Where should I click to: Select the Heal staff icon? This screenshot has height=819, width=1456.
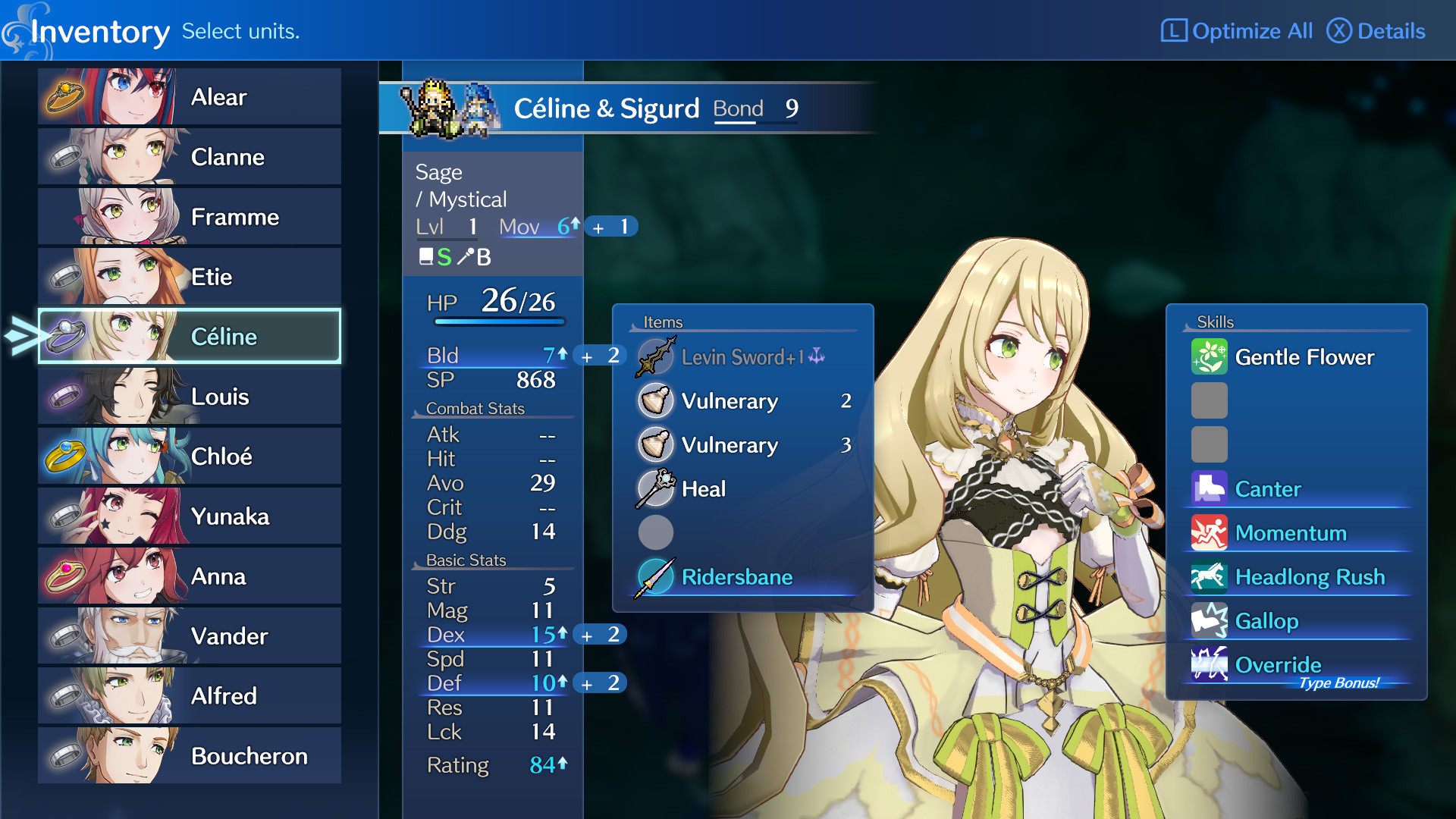(655, 489)
